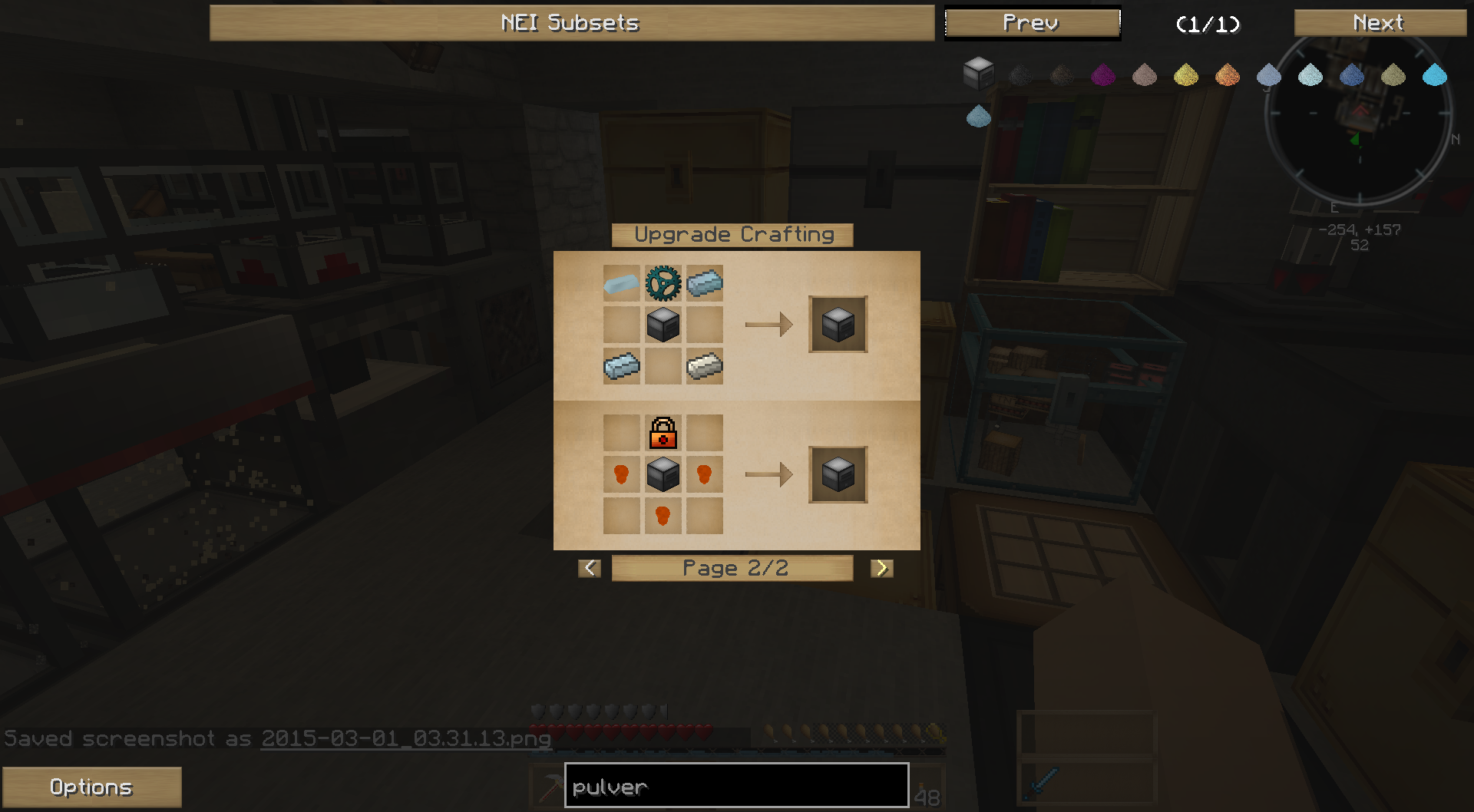Pick the purple dust in the item panel
Viewport: 1474px width, 812px height.
click(1103, 74)
